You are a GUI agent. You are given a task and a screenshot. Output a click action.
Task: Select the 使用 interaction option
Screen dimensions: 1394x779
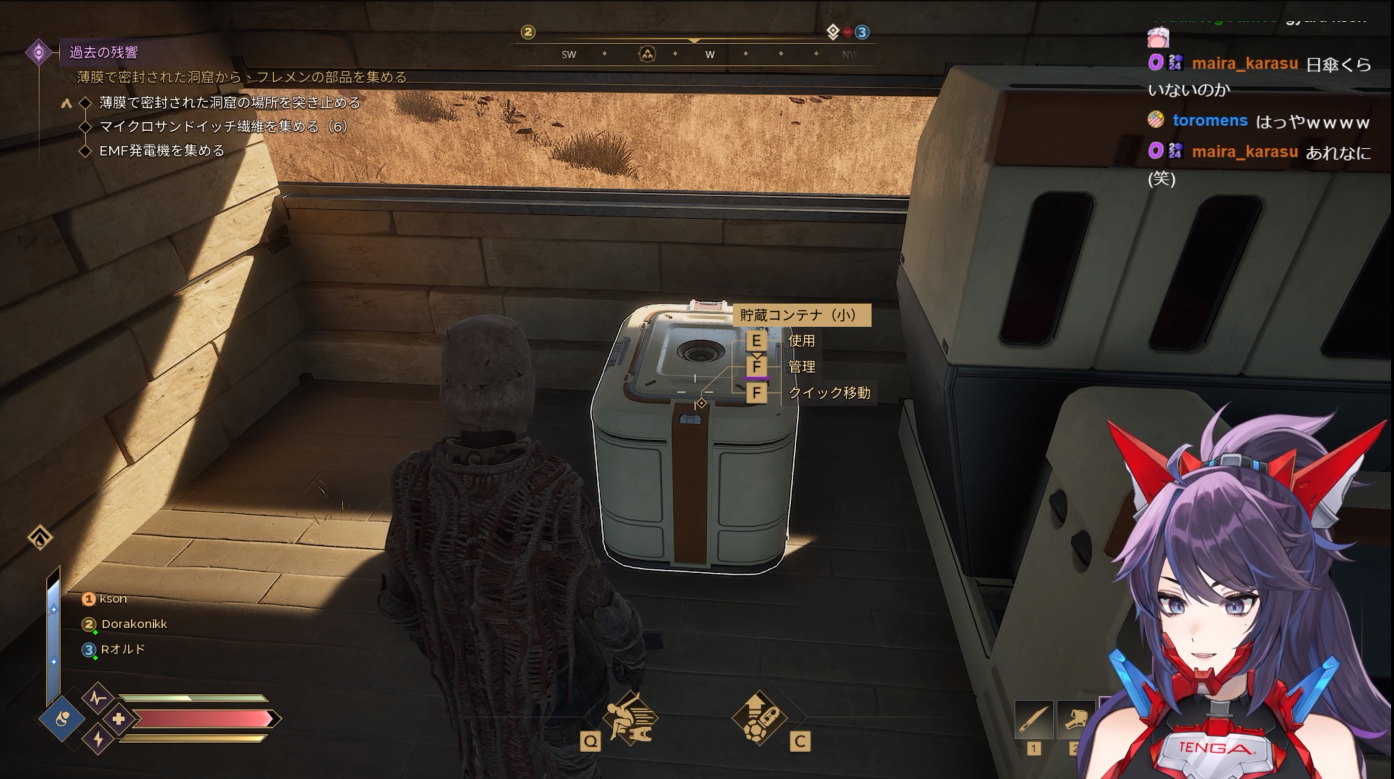(801, 341)
